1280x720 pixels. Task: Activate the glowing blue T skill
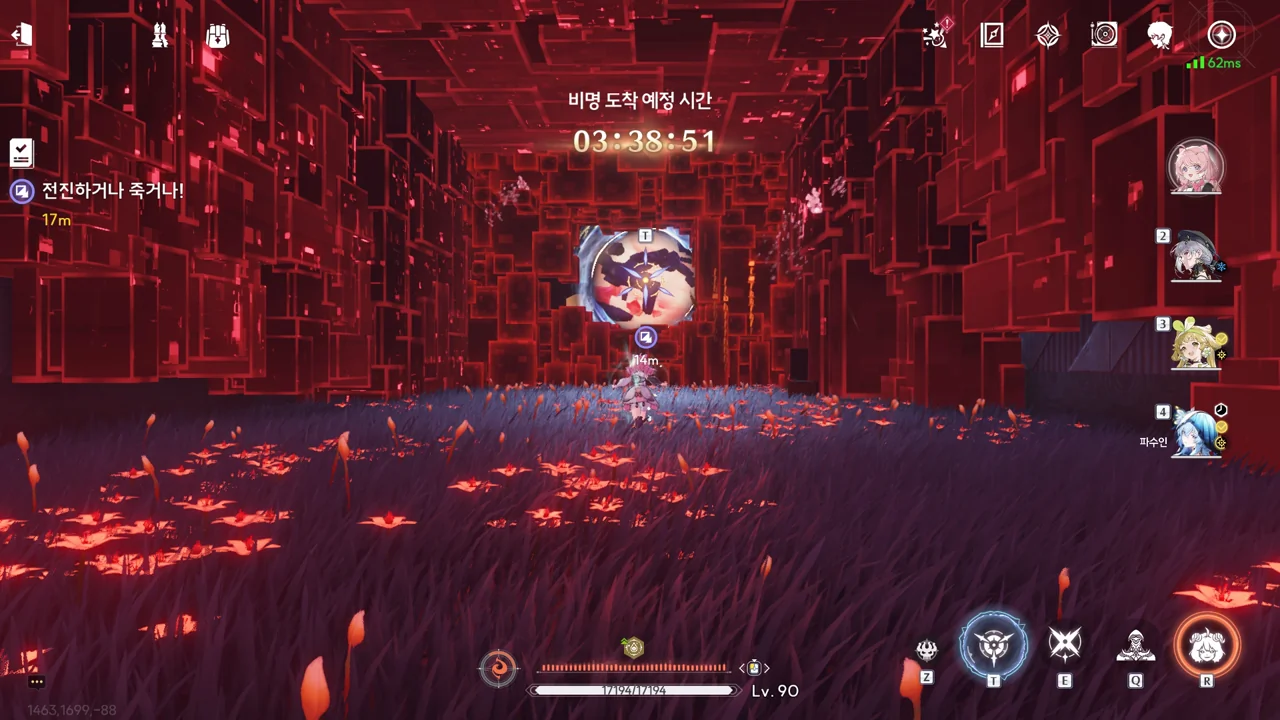click(993, 645)
